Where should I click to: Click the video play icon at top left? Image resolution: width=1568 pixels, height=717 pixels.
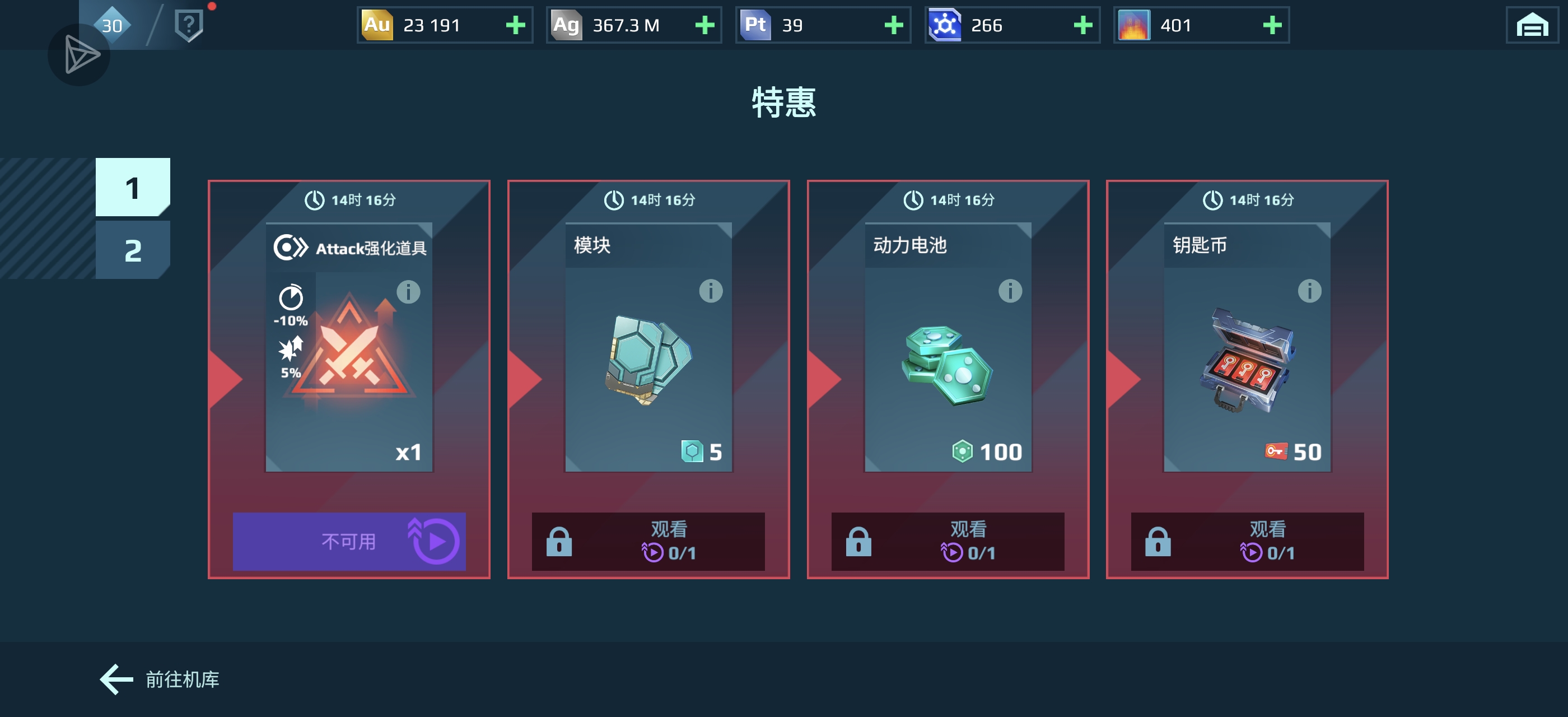(x=79, y=55)
